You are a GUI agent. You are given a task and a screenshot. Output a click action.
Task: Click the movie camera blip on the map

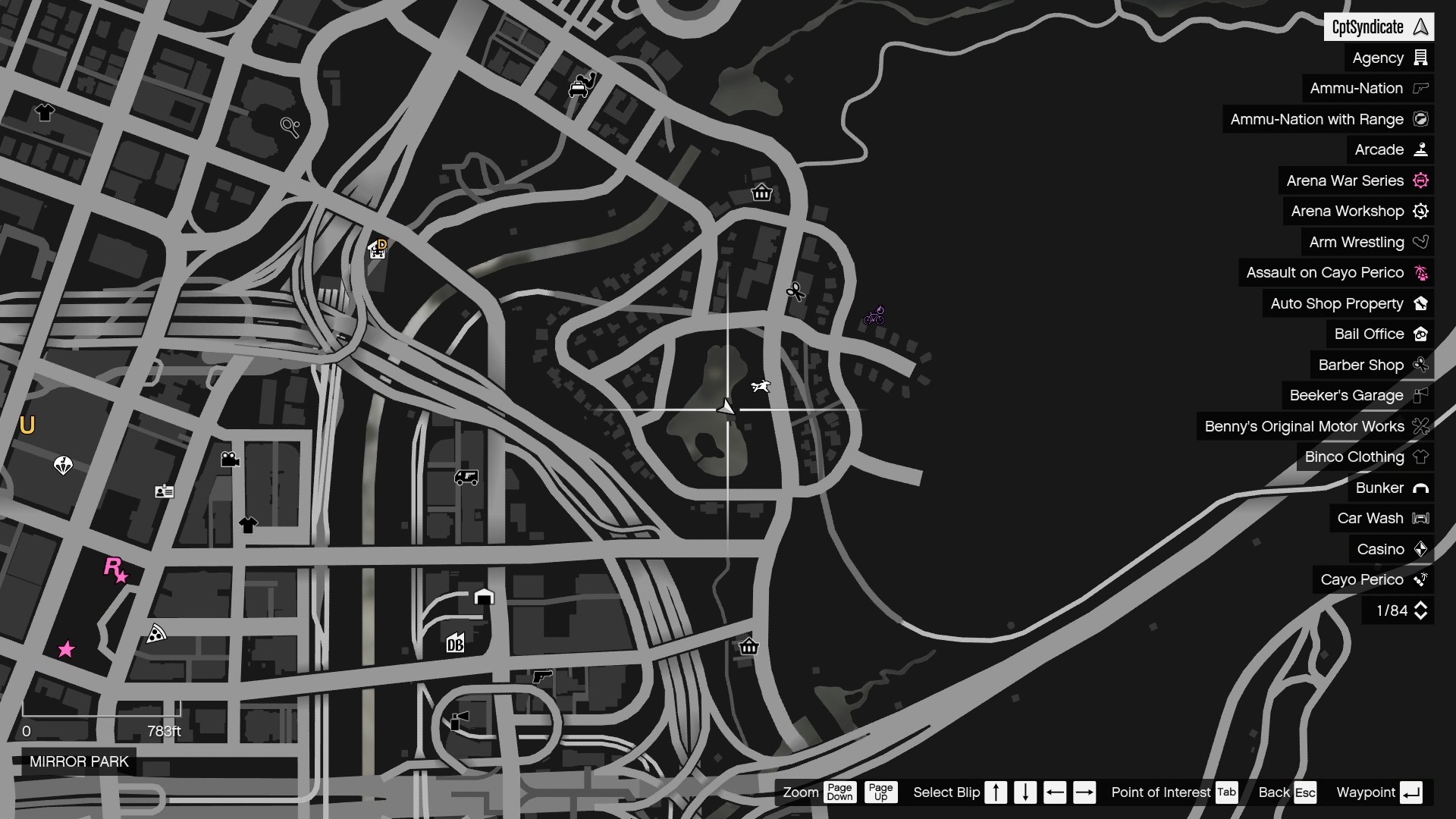(x=230, y=459)
